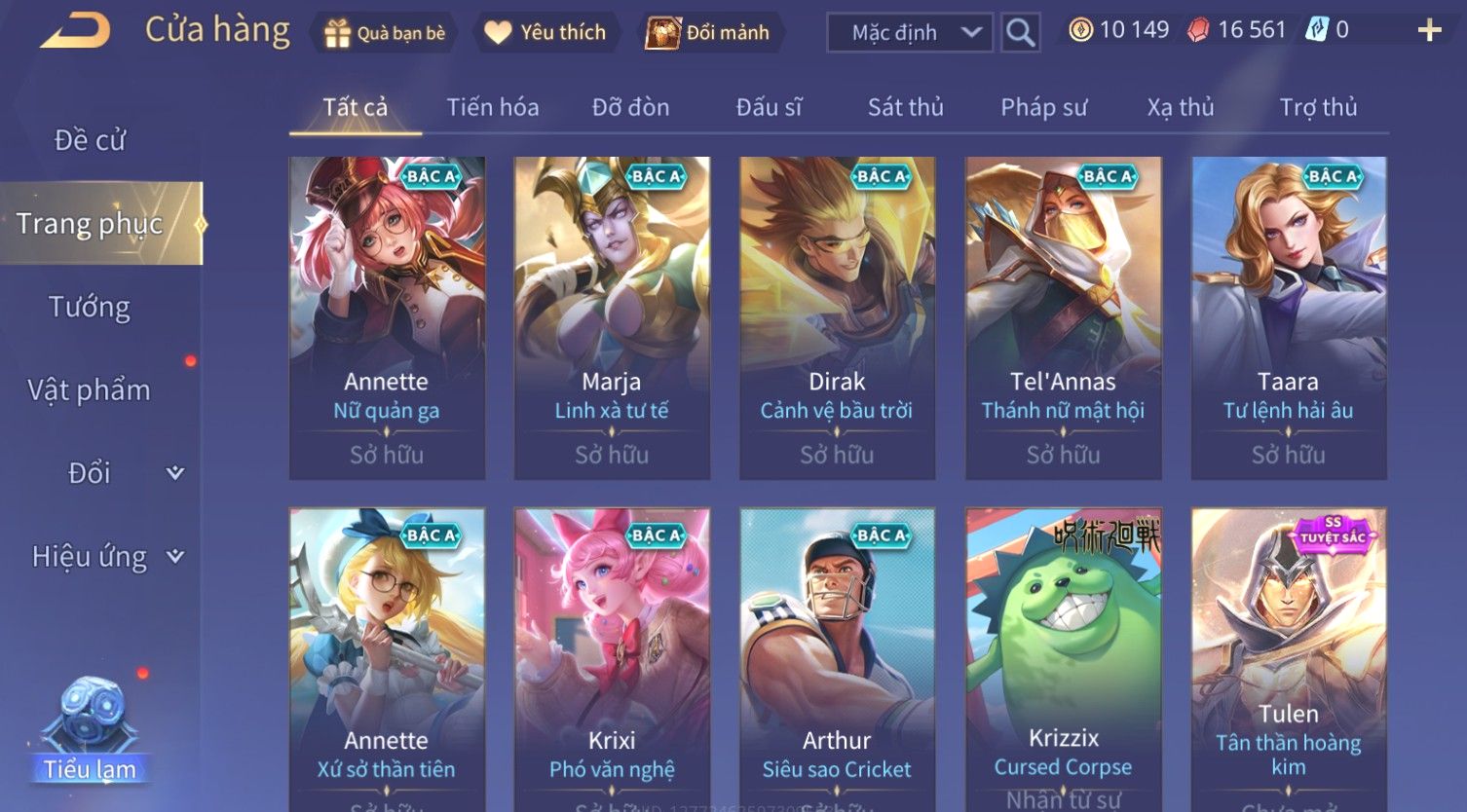The height and width of the screenshot is (812, 1467).
Task: Add currency with the plus button
Action: click(1429, 31)
